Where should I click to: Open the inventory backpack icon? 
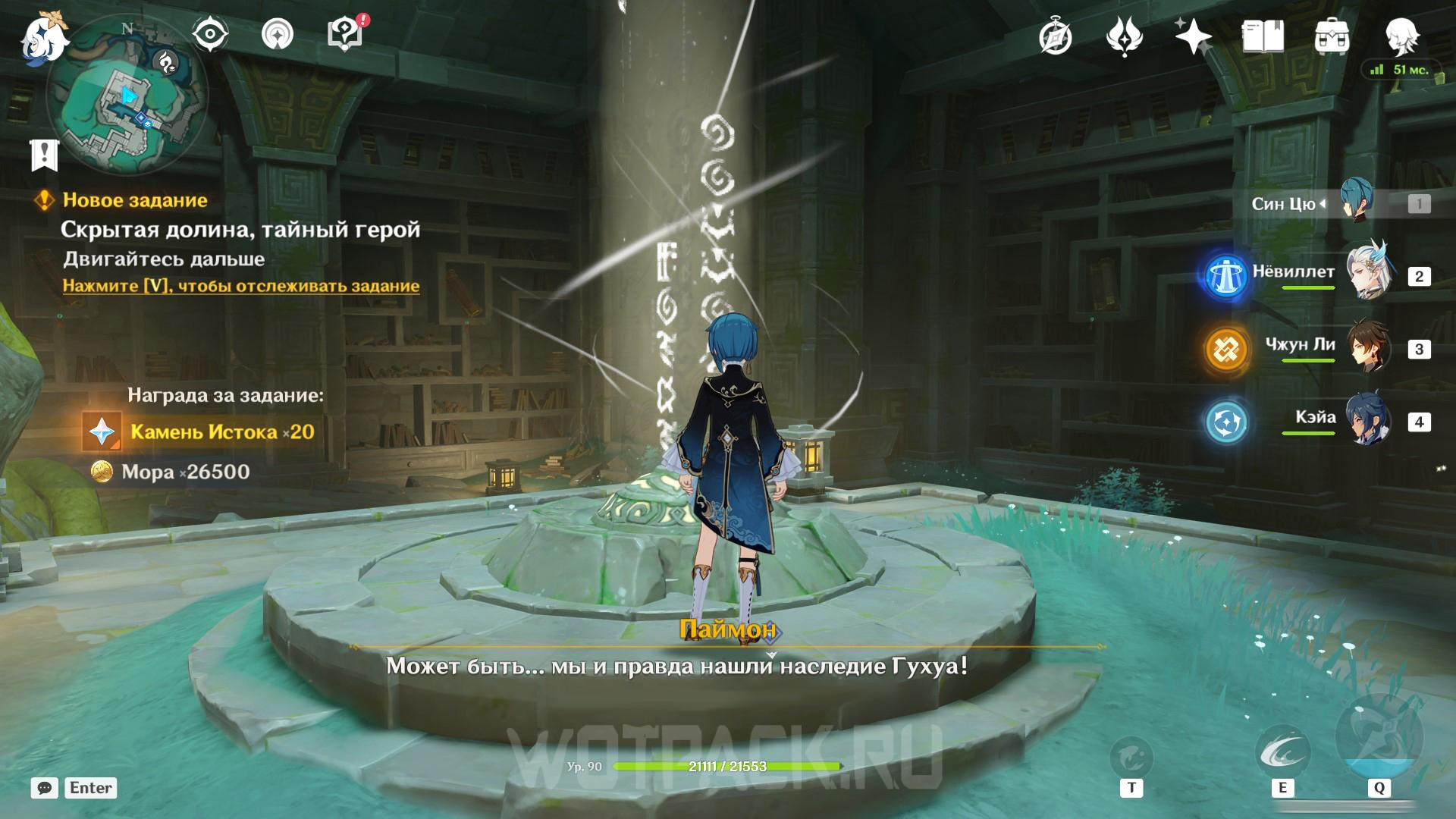1332,36
